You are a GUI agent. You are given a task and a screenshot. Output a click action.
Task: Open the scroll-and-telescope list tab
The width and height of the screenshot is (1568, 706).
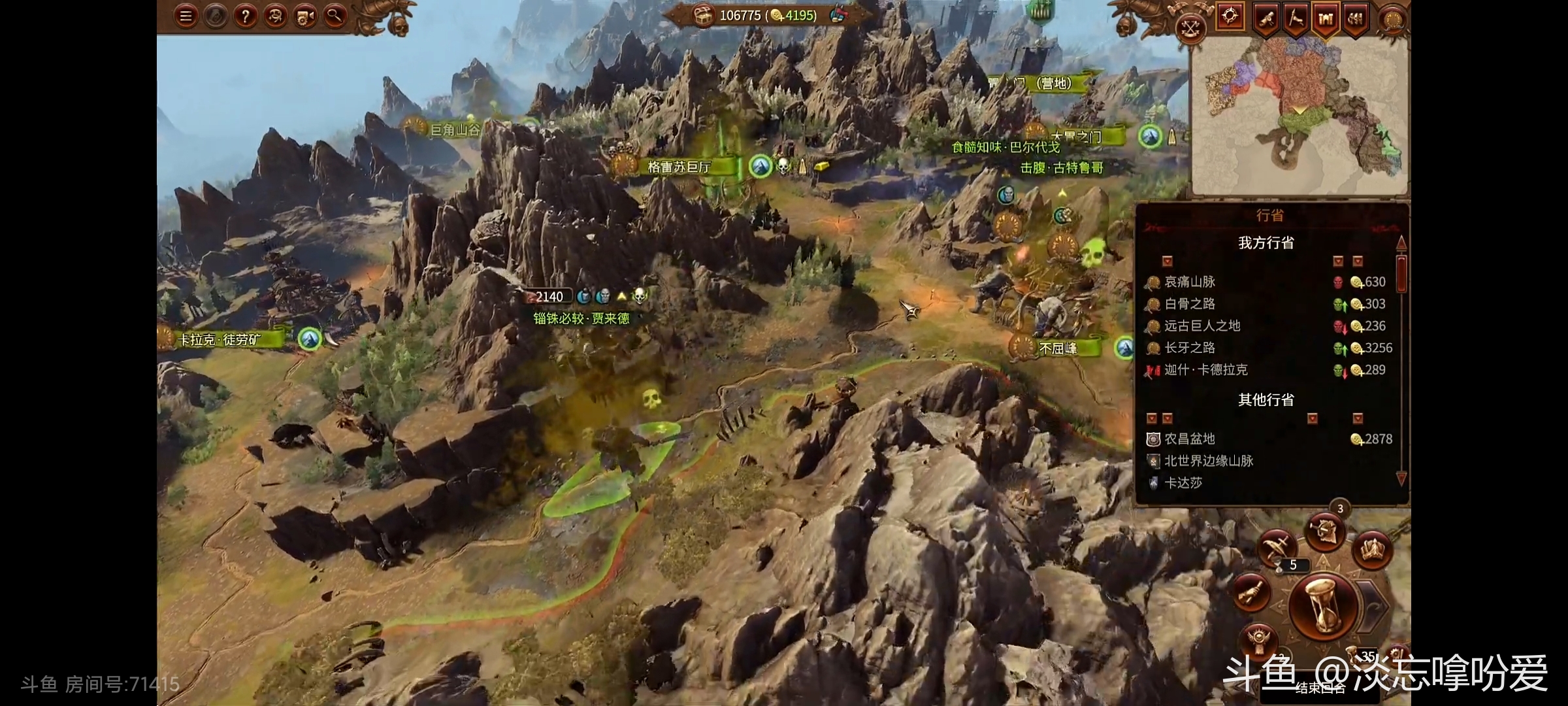pyautogui.click(x=1266, y=20)
